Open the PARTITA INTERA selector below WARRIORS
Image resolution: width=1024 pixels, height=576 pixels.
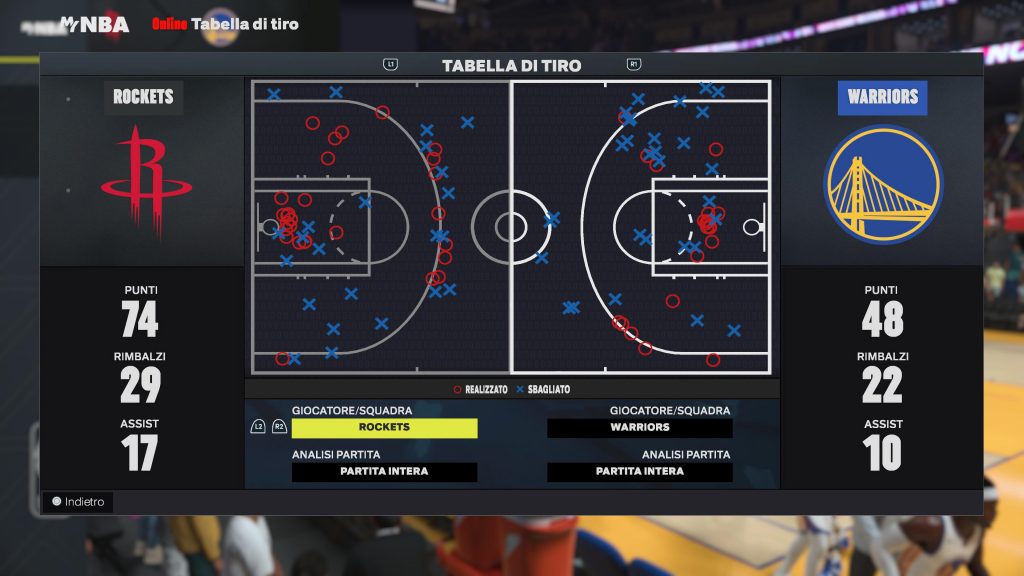click(x=640, y=472)
